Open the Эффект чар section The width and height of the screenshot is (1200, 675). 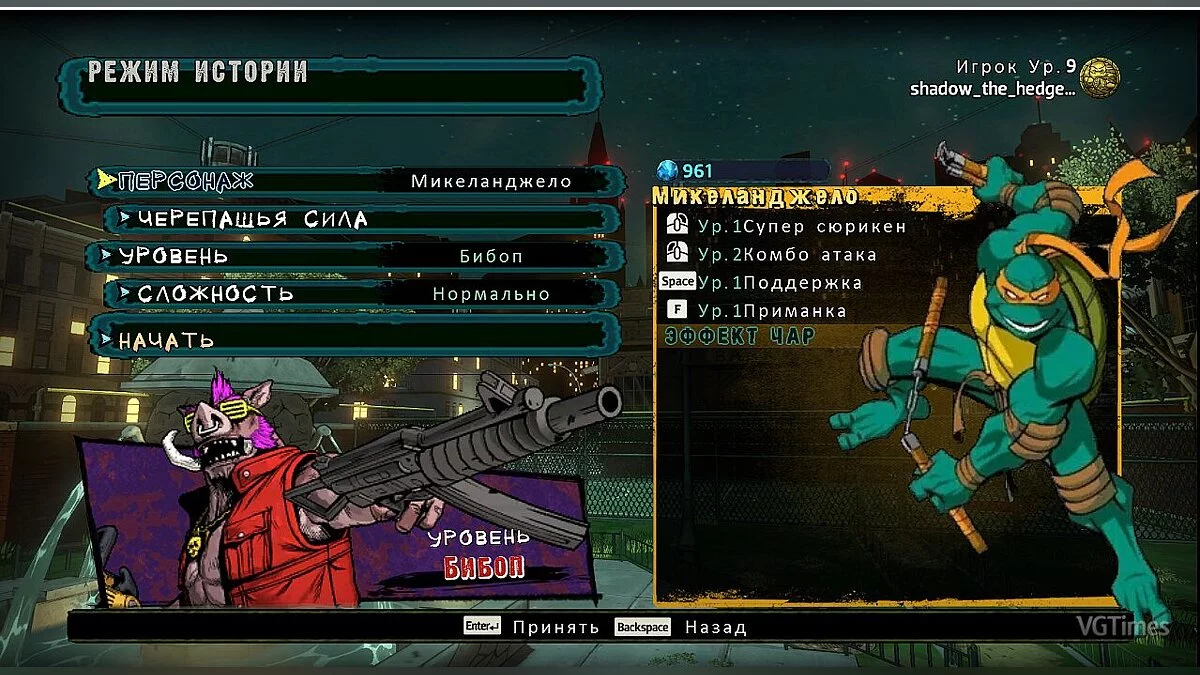click(740, 337)
